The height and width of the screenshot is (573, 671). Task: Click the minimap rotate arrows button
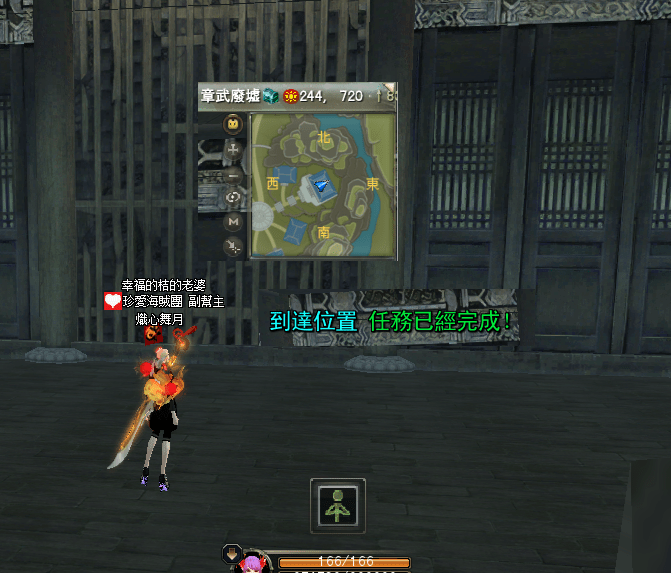(x=233, y=197)
